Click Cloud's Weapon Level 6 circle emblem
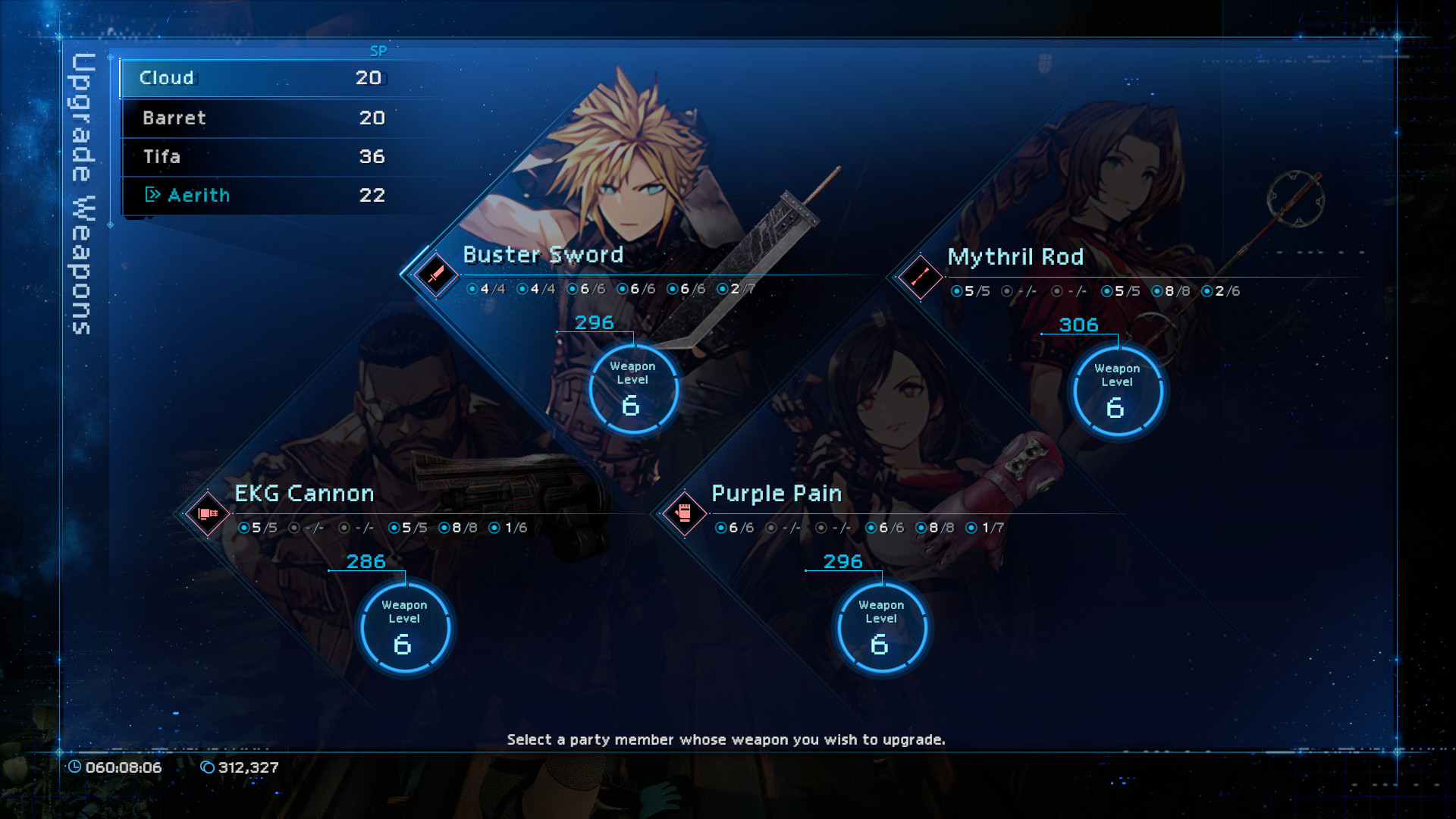The width and height of the screenshot is (1456, 819). (633, 388)
